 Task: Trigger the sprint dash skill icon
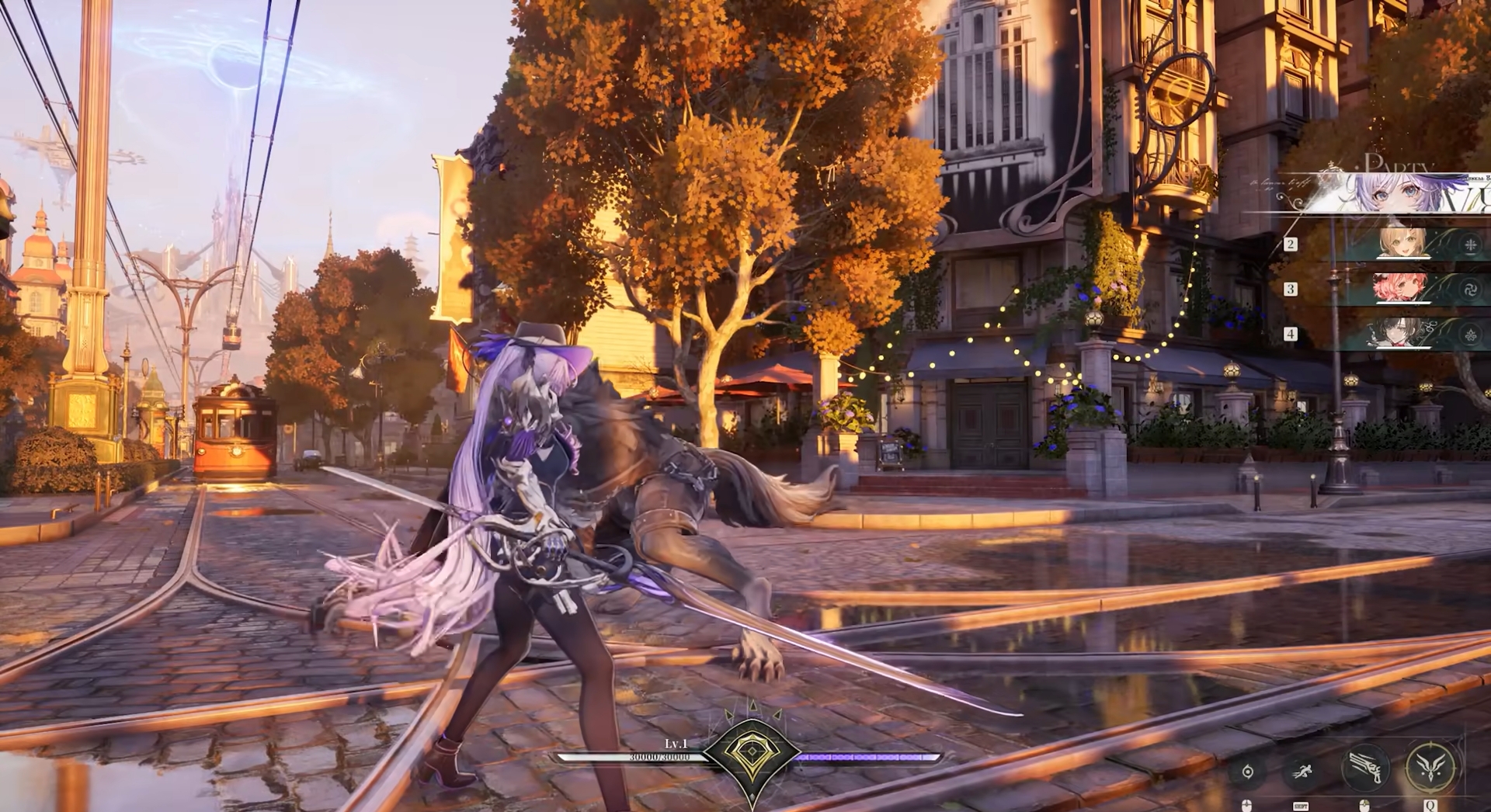tap(1302, 772)
